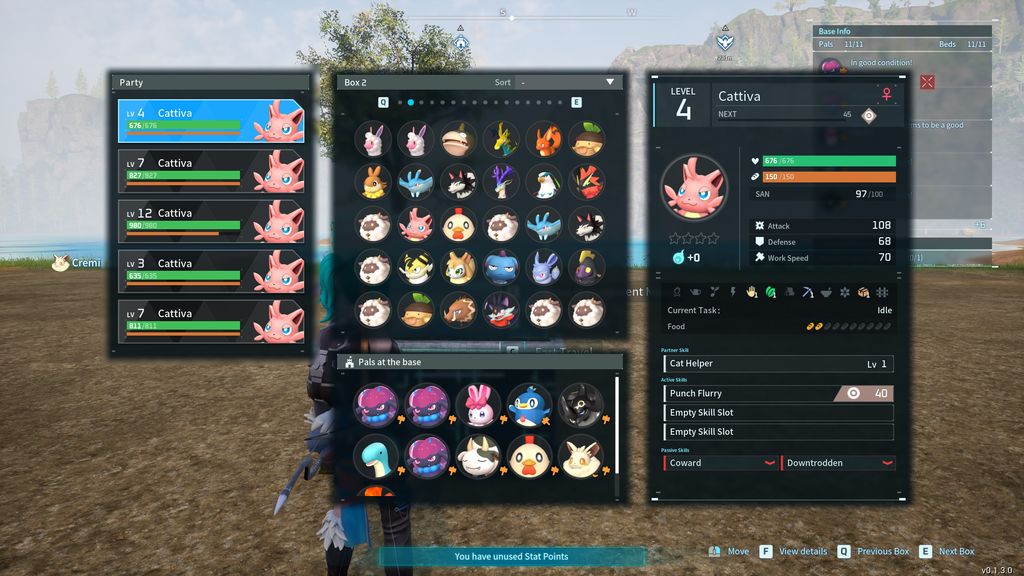Viewport: 1024px width, 576px height.
Task: Select the yellow-black striped tiger pal
Action: (x=415, y=267)
